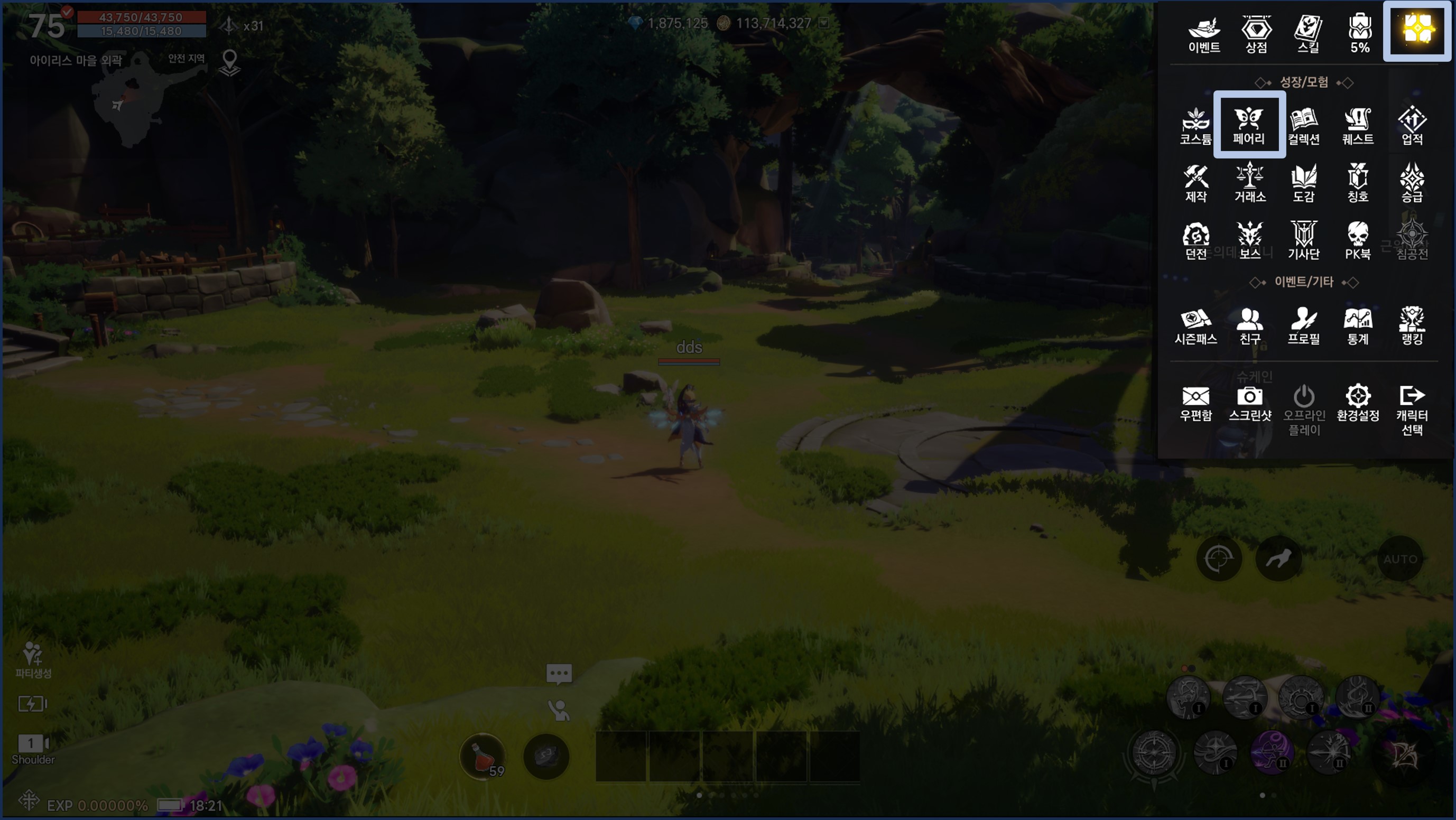Image resolution: width=1456 pixels, height=820 pixels.
Task: Close the menu with the glowing gold icon
Action: [x=1417, y=30]
